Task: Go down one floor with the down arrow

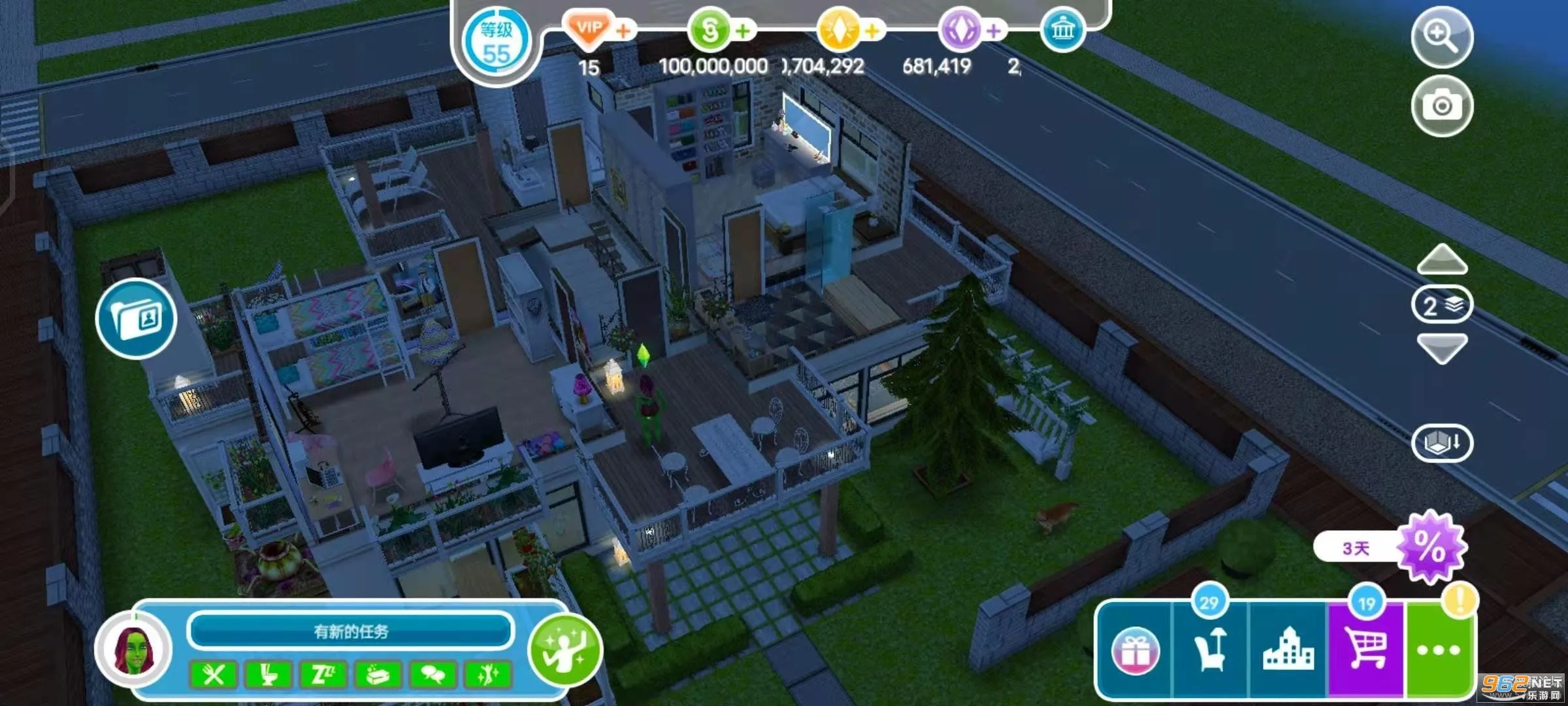Action: [1442, 348]
